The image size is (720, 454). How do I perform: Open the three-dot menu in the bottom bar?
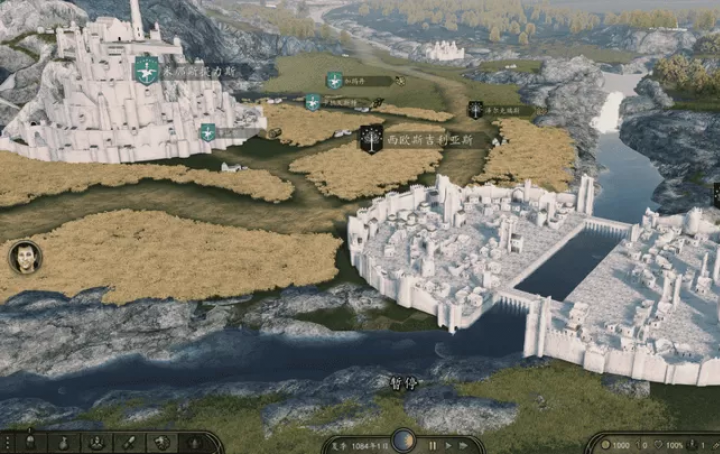pyautogui.click(x=8, y=442)
